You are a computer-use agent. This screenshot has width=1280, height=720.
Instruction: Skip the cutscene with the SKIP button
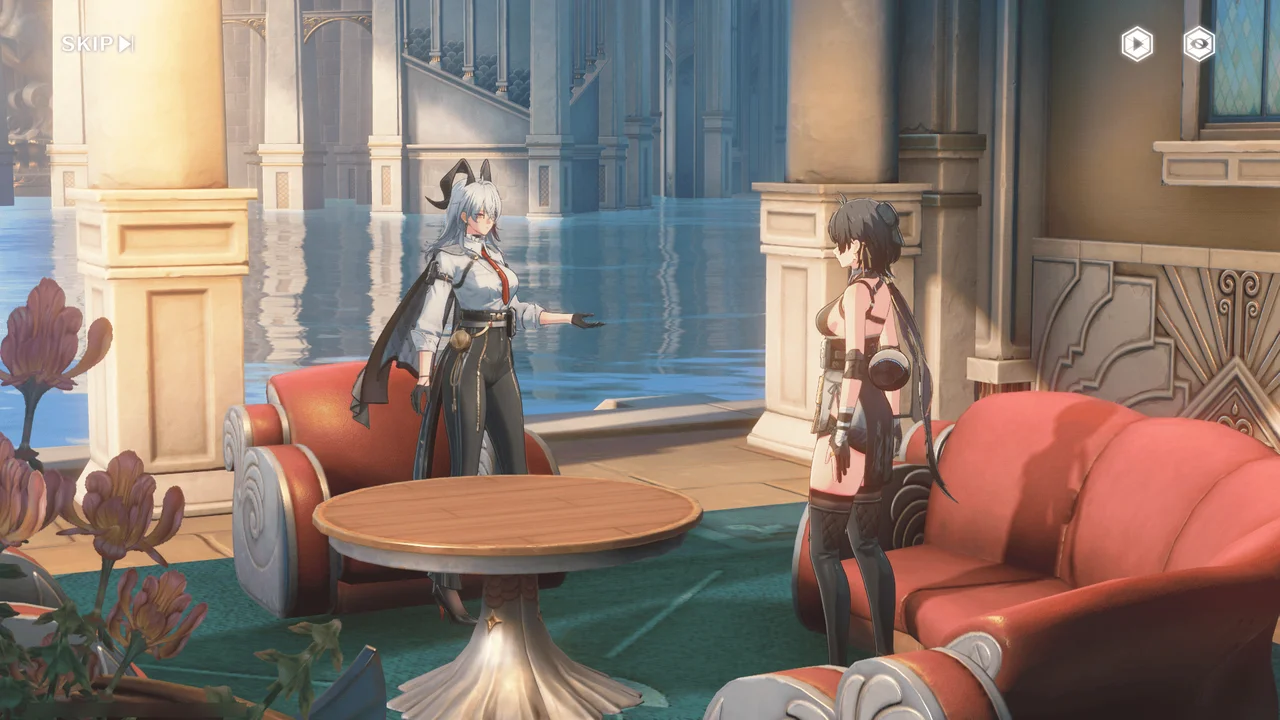[97, 44]
